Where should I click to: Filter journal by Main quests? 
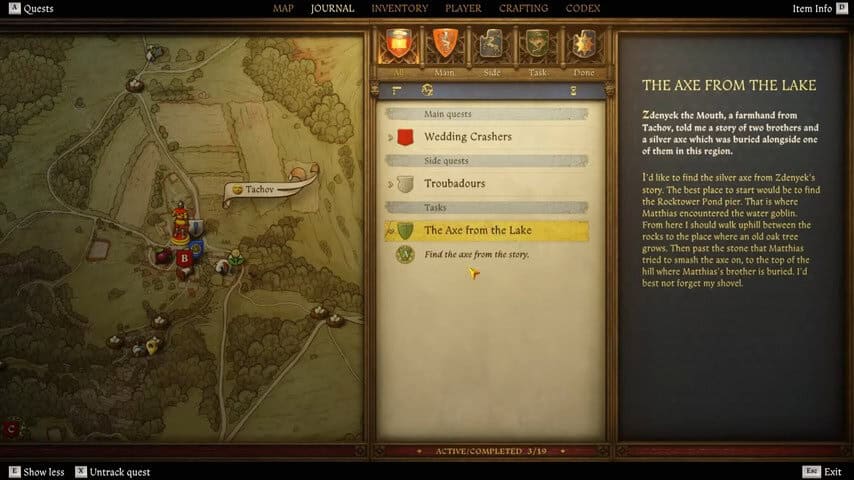tap(445, 46)
